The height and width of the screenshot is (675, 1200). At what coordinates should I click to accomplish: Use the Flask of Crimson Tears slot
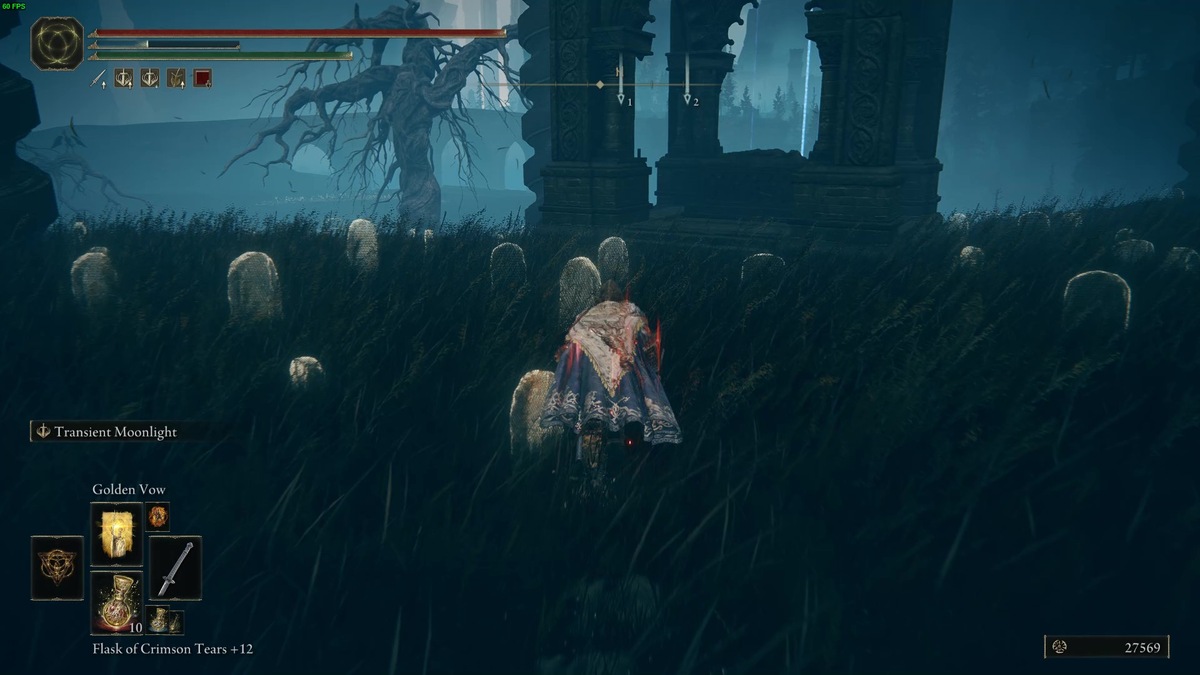[116, 602]
